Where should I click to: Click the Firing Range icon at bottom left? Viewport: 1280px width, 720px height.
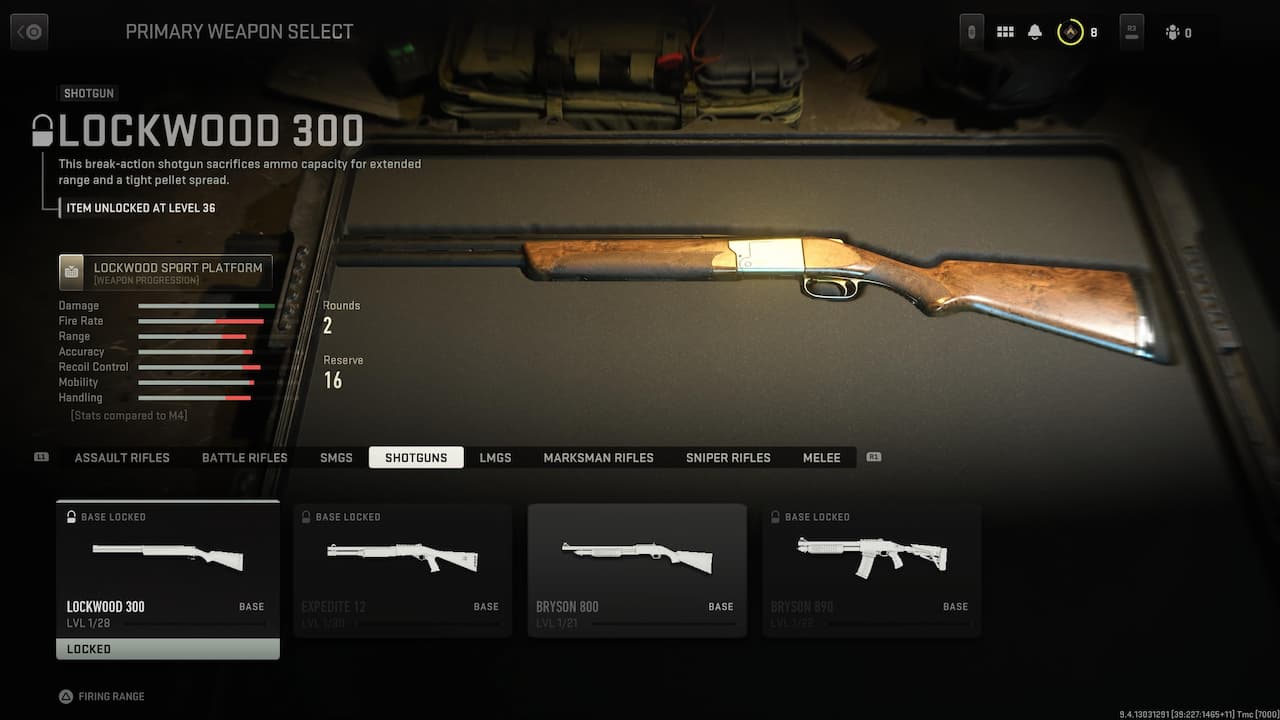(x=63, y=696)
